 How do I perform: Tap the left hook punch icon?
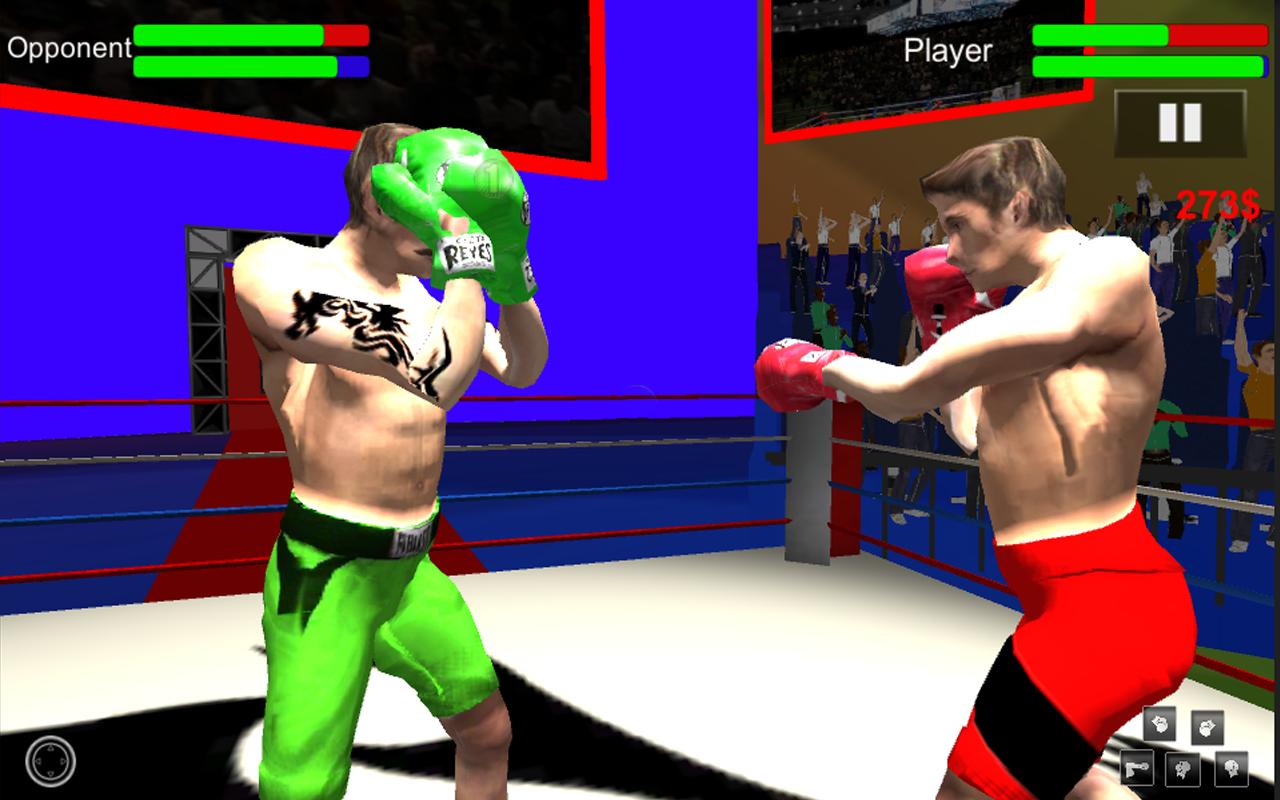pyautogui.click(x=1159, y=724)
